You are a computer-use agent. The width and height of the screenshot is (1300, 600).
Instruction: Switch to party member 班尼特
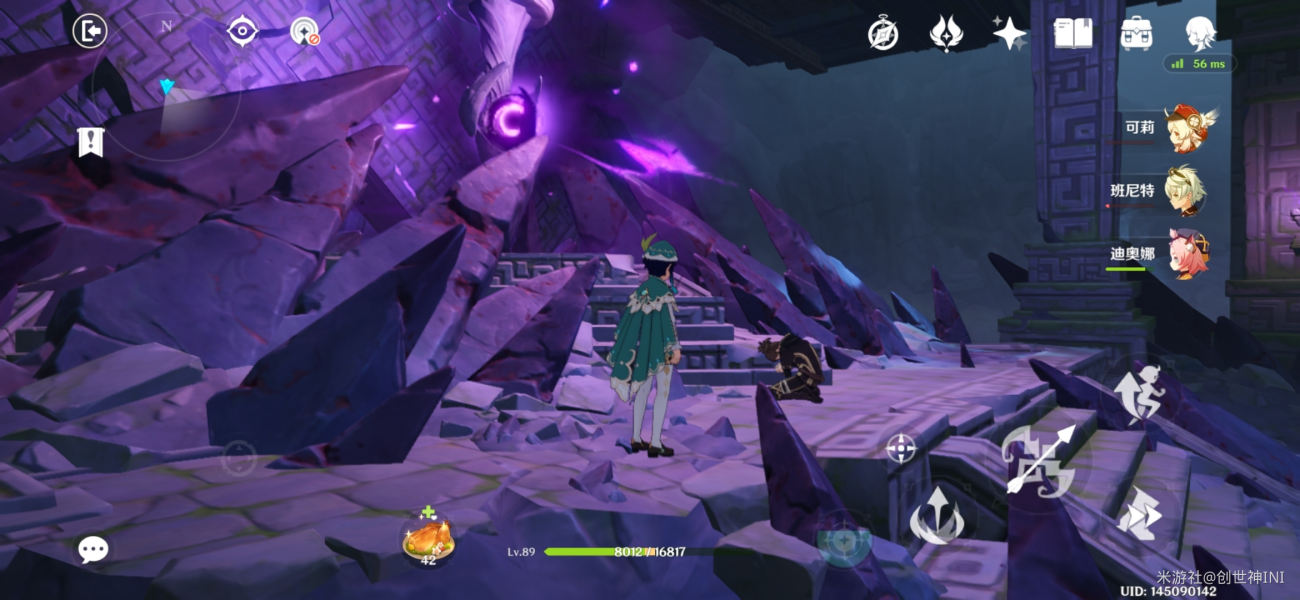(1185, 191)
